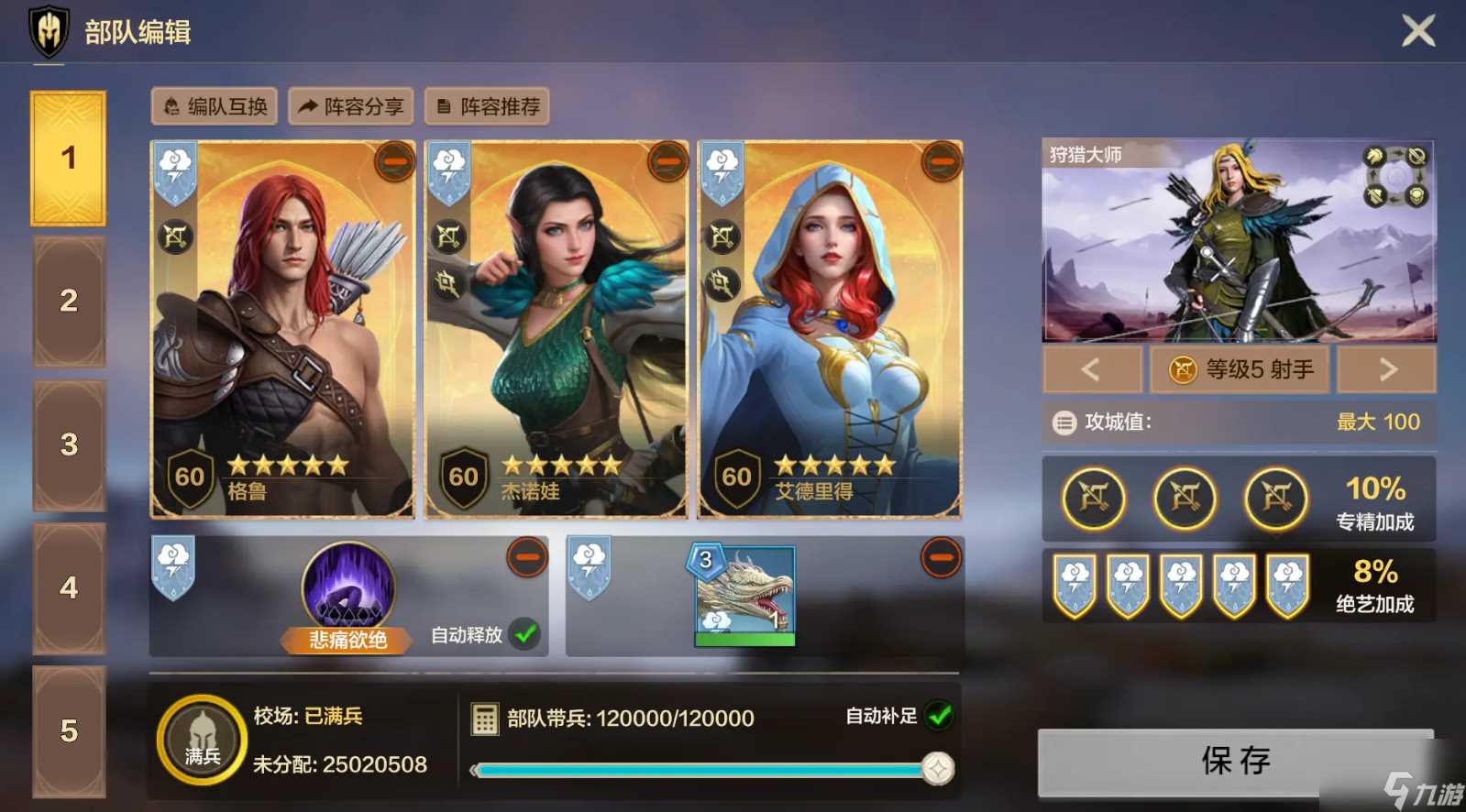Switch to troop slot 5 tab

(69, 730)
